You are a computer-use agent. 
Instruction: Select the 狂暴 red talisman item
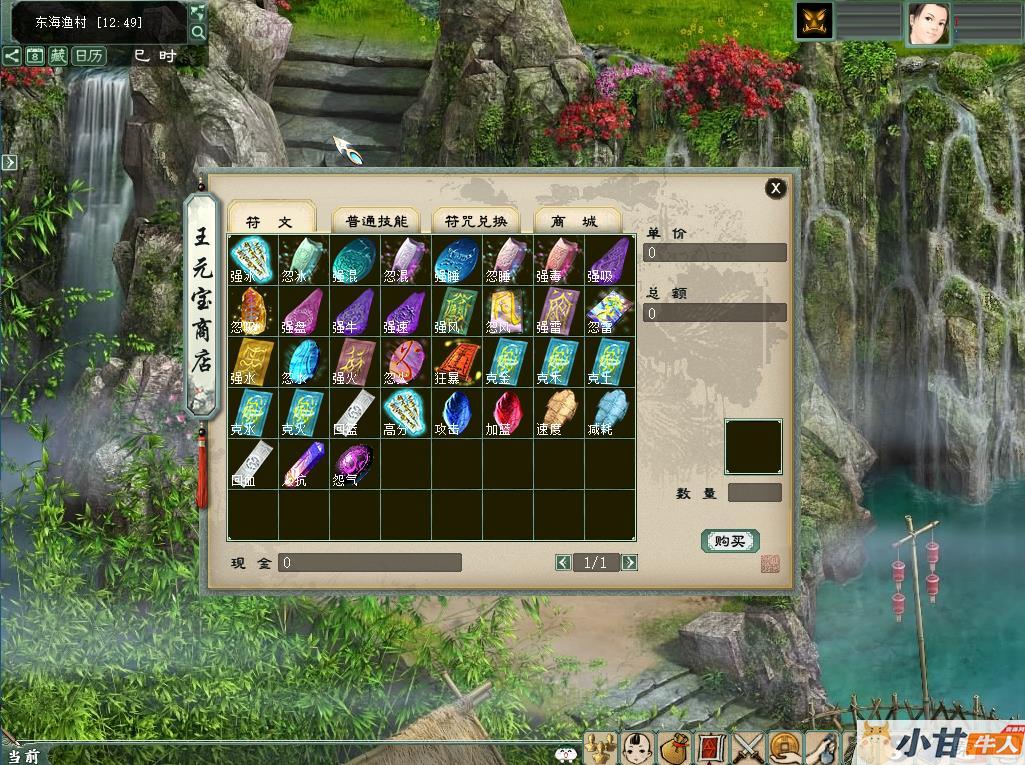457,362
